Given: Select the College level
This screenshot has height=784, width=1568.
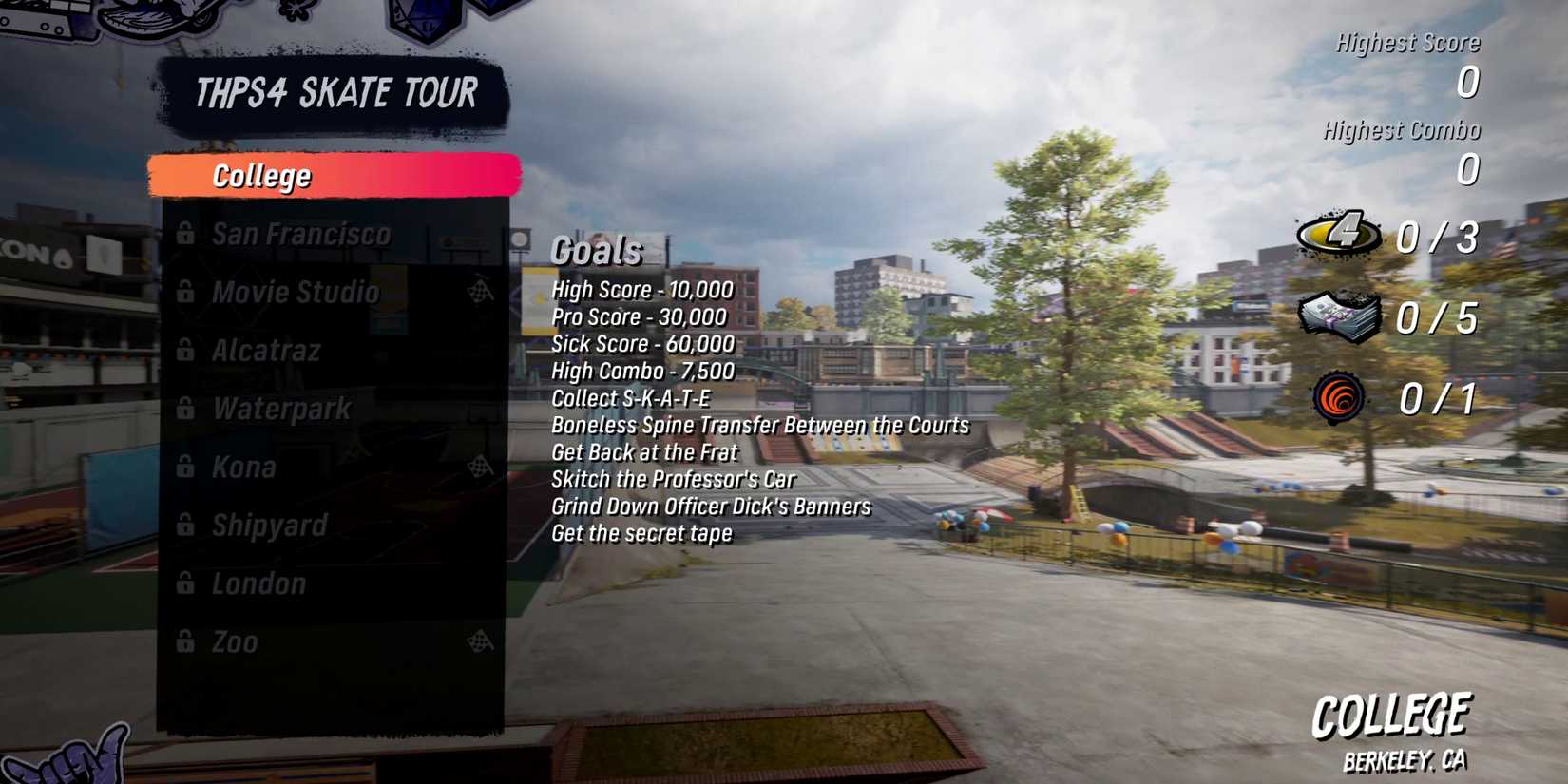Looking at the screenshot, I should [x=261, y=175].
